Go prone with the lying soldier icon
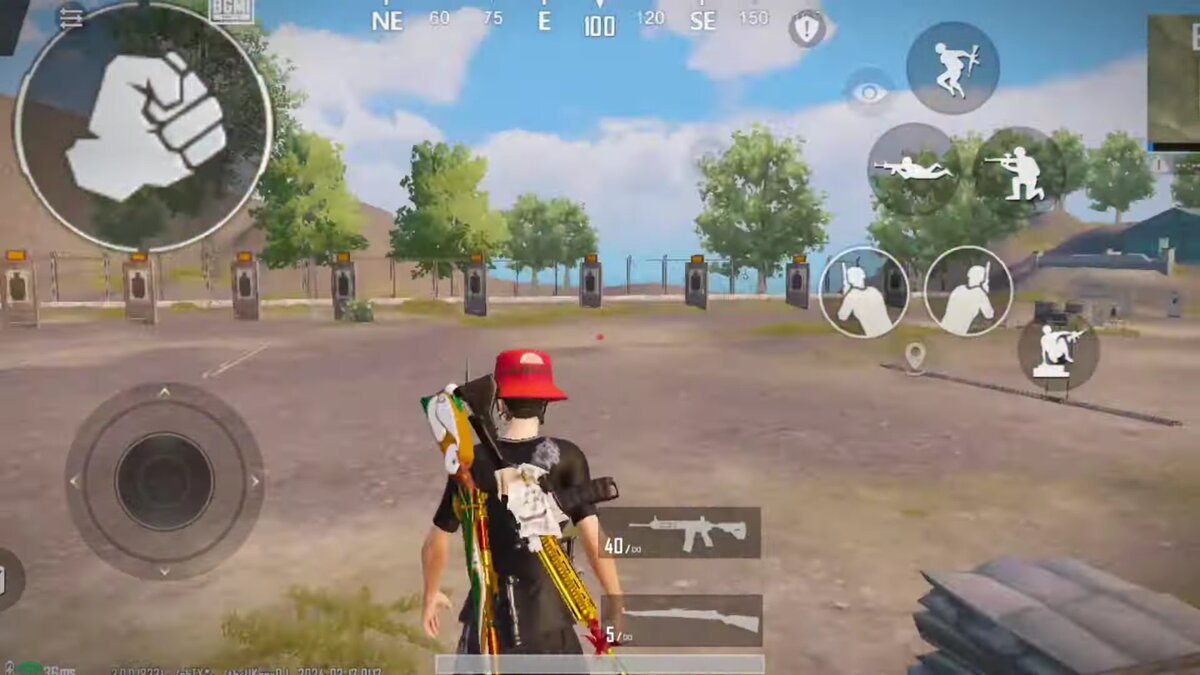 911,167
